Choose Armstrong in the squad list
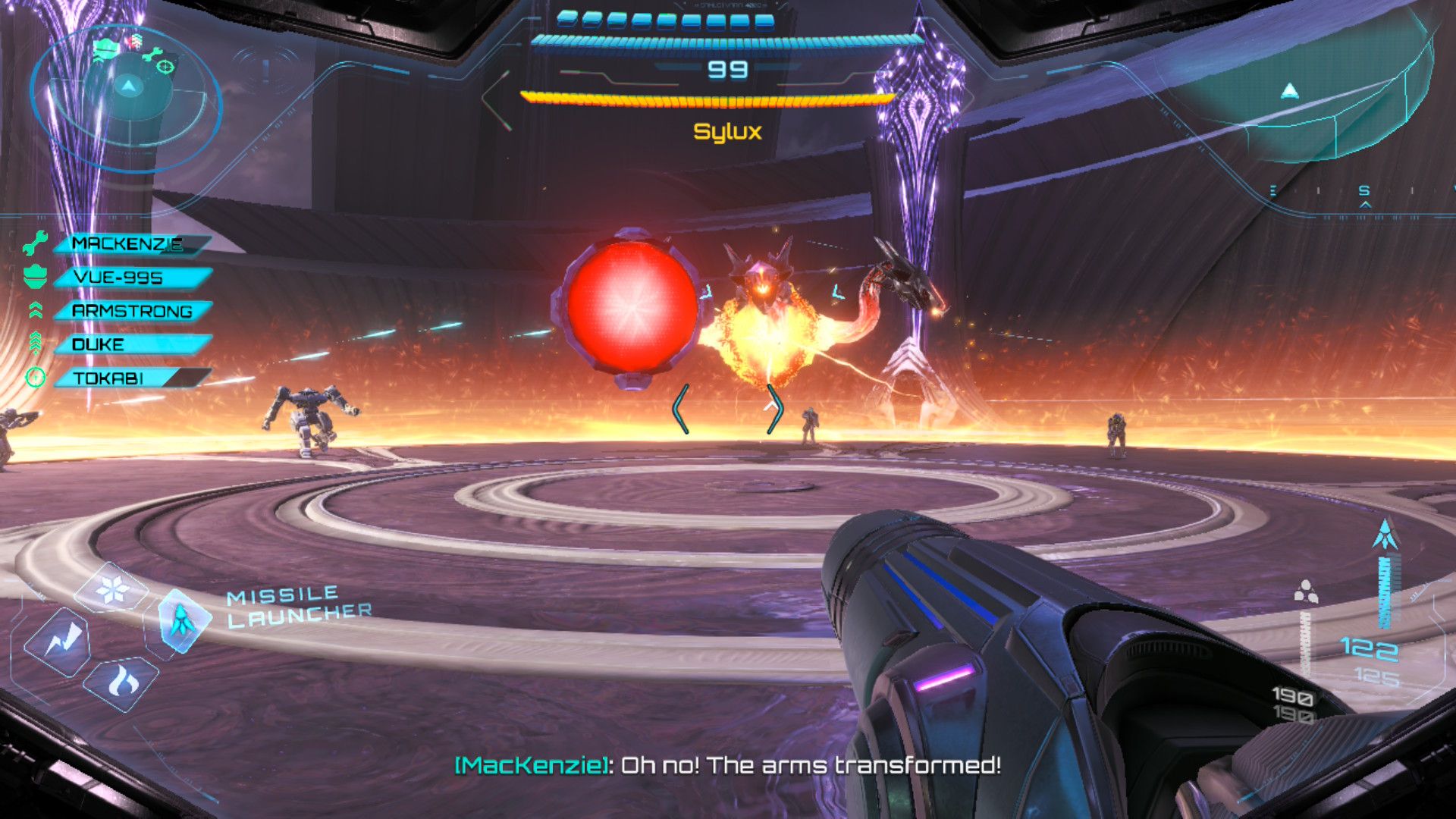The width and height of the screenshot is (1456, 819). pos(130,311)
